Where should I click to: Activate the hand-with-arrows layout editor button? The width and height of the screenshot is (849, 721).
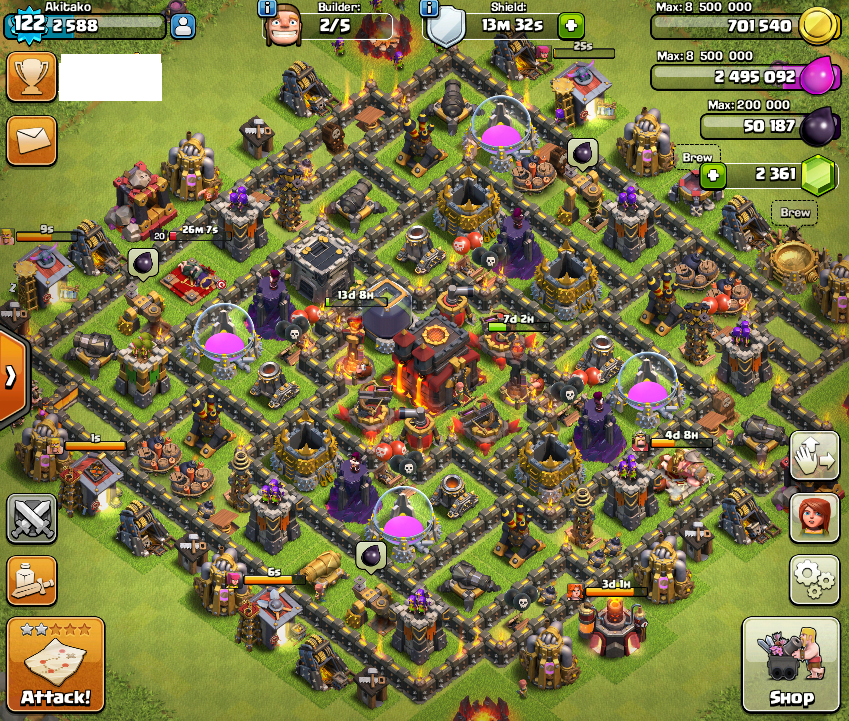pos(814,457)
